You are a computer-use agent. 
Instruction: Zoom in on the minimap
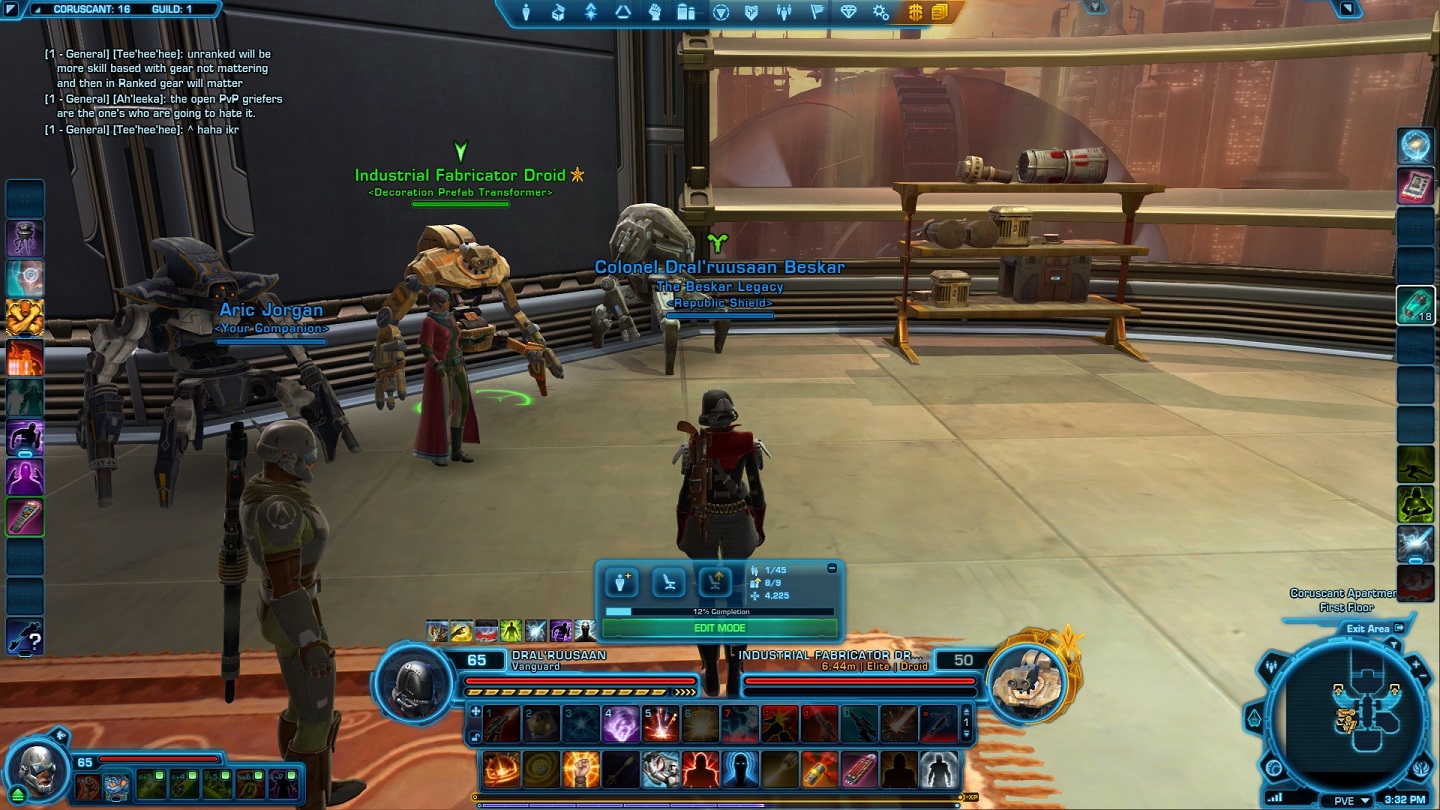click(x=1417, y=663)
